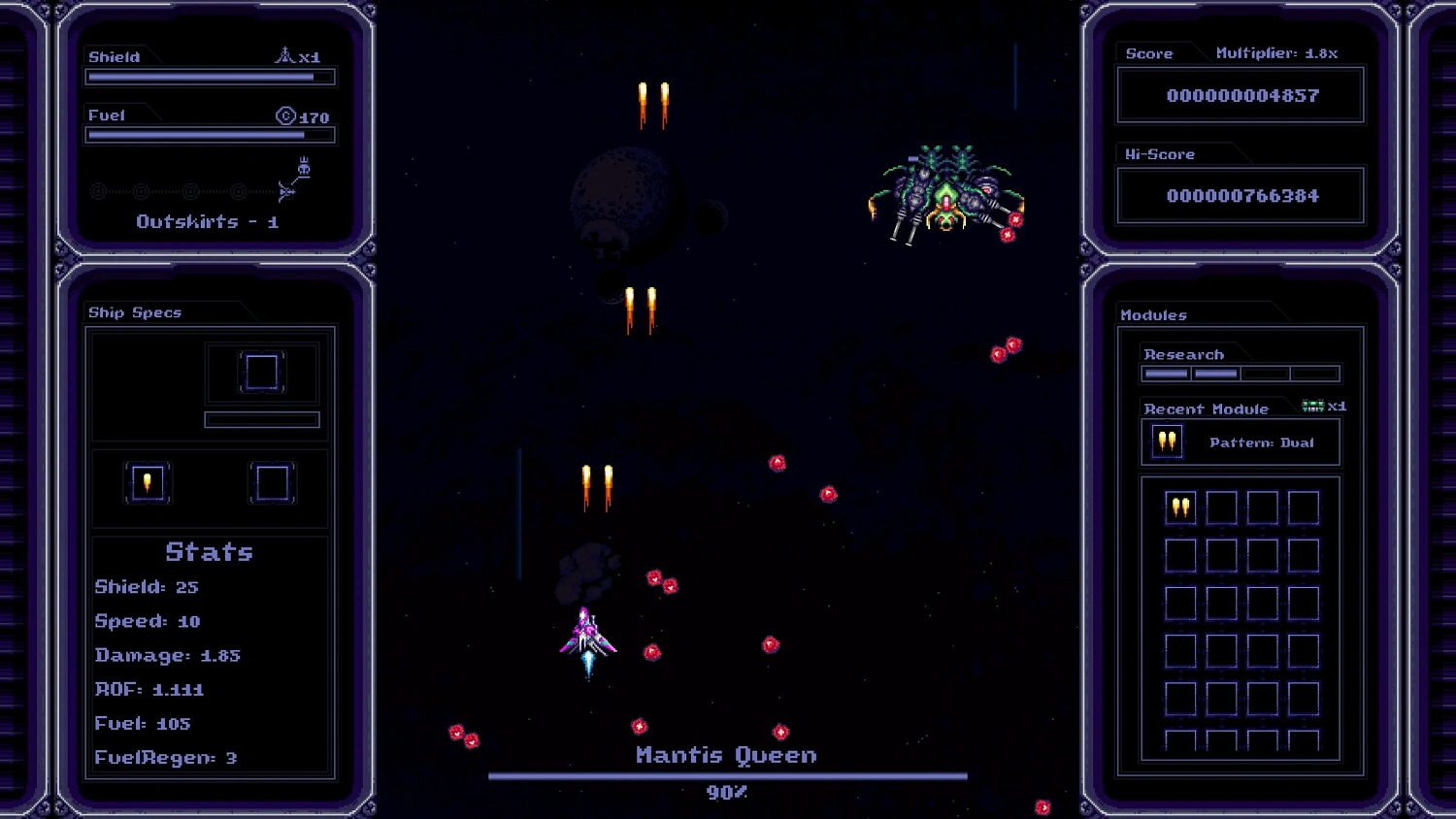Select the Ship Specs panel header
The width and height of the screenshot is (1456, 819).
(x=134, y=312)
